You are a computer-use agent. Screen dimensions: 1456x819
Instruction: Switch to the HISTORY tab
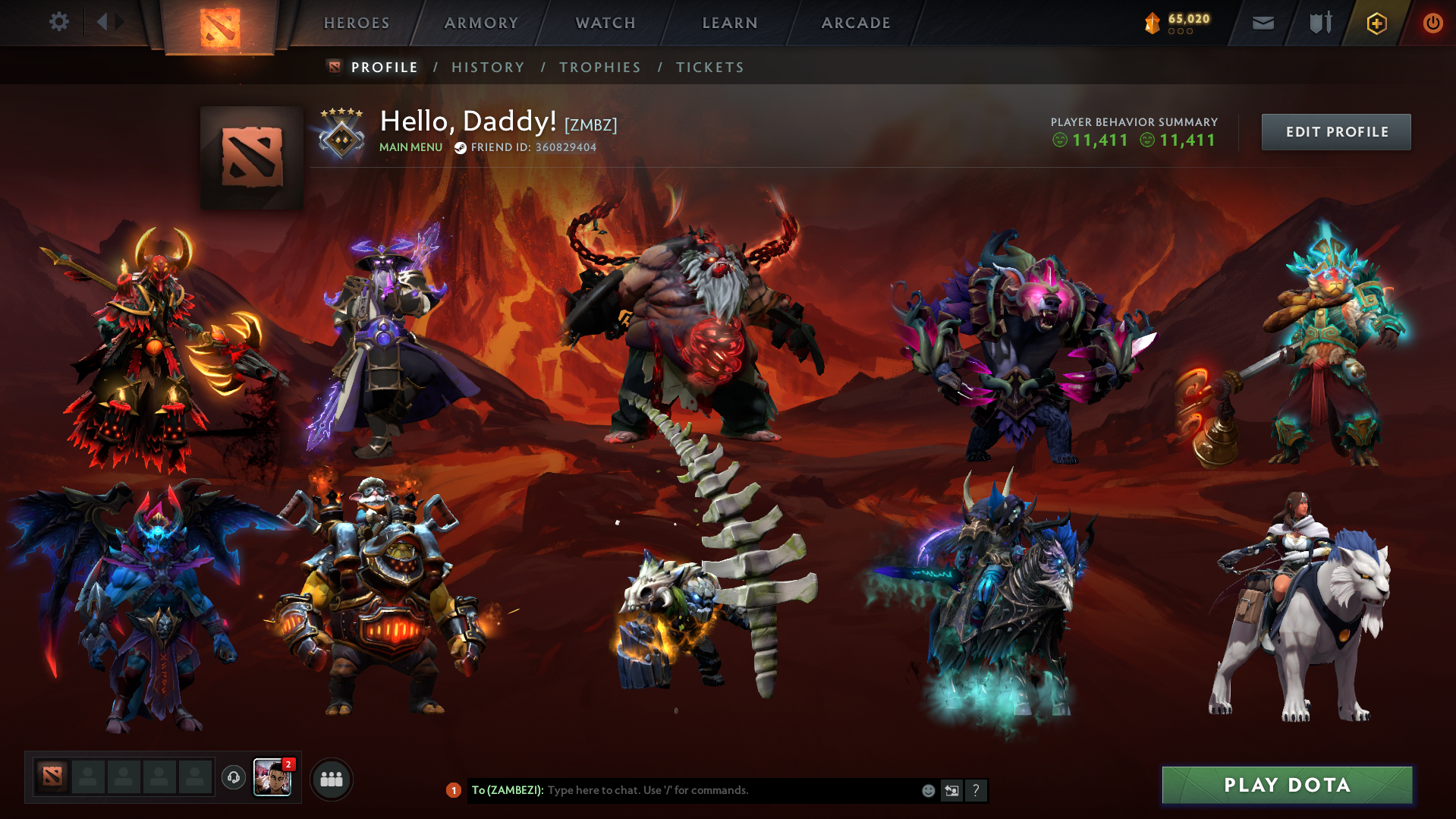point(488,67)
